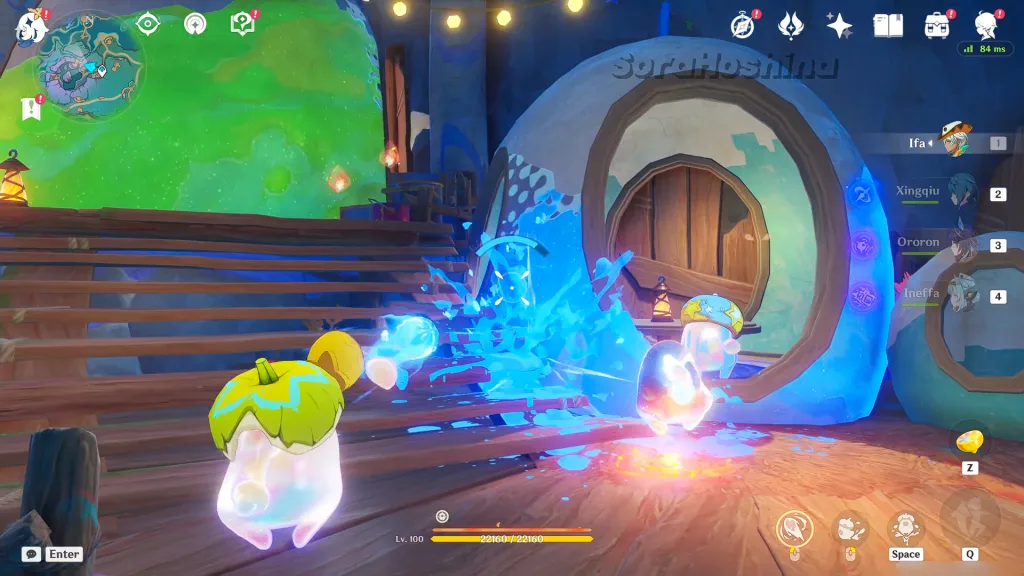The width and height of the screenshot is (1024, 576).
Task: Switch to party member Ifa
Action: [x=957, y=142]
